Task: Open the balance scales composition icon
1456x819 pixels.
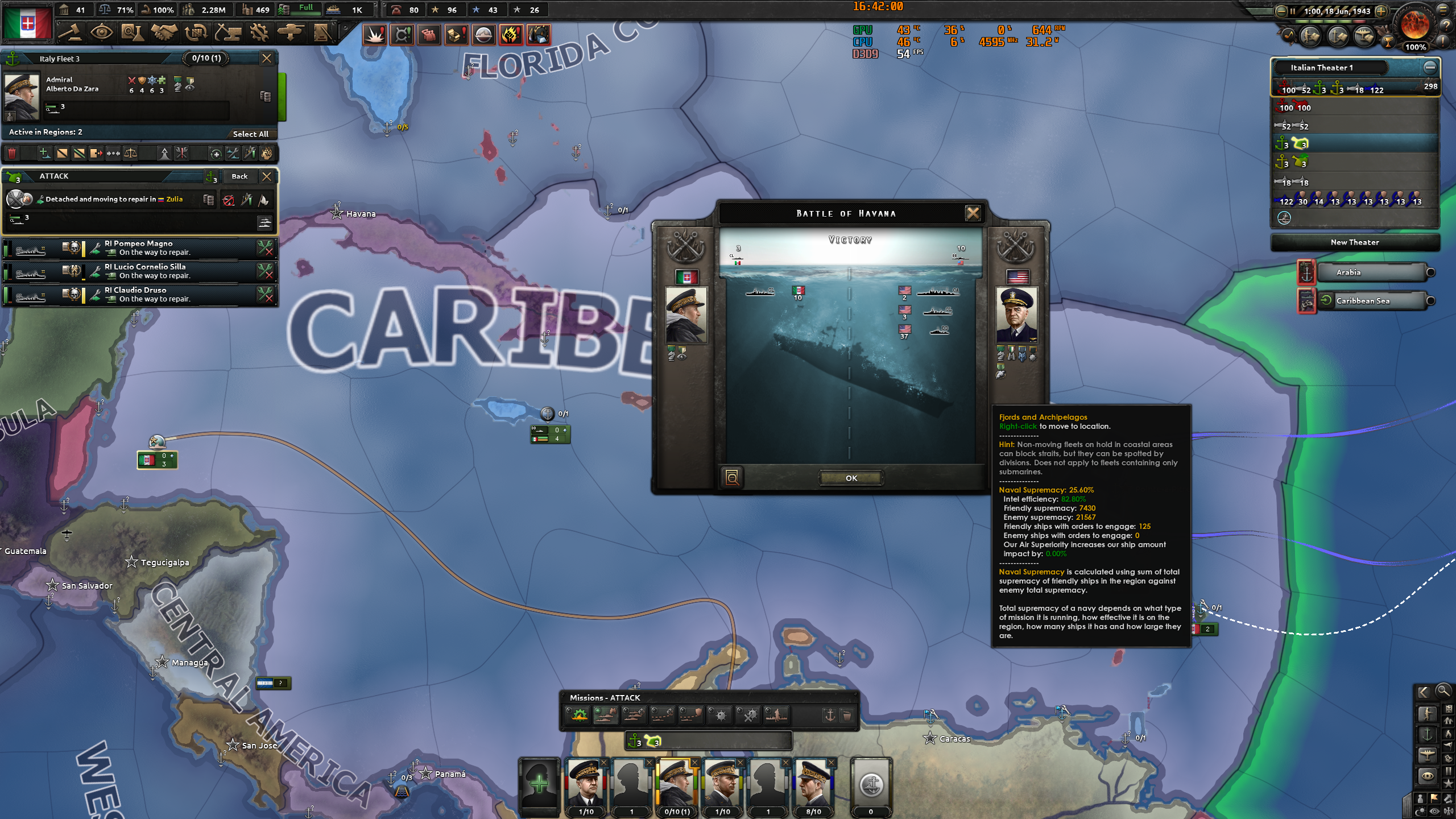Action: [131, 154]
